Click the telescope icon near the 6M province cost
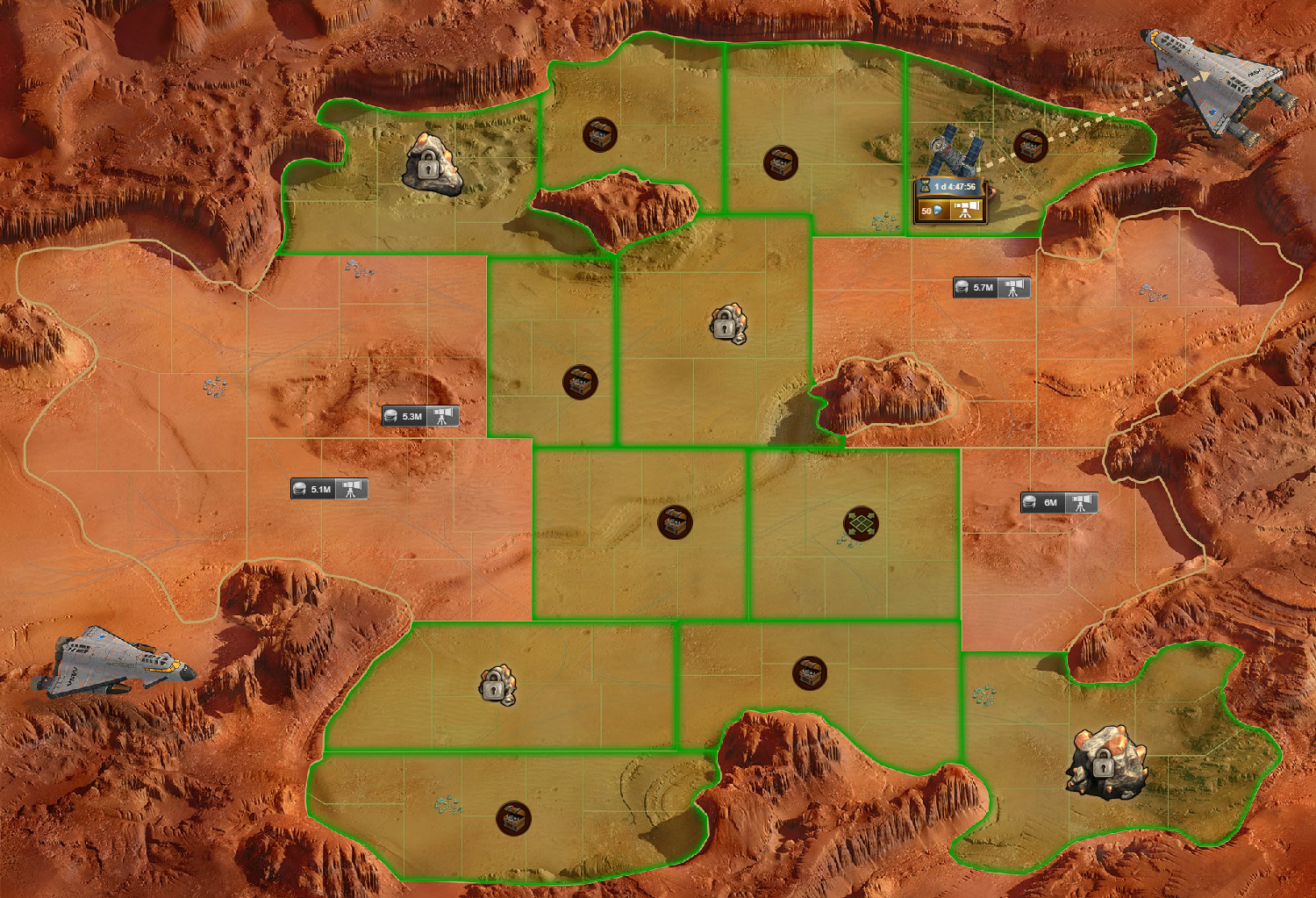The width and height of the screenshot is (1316, 898). [1082, 503]
